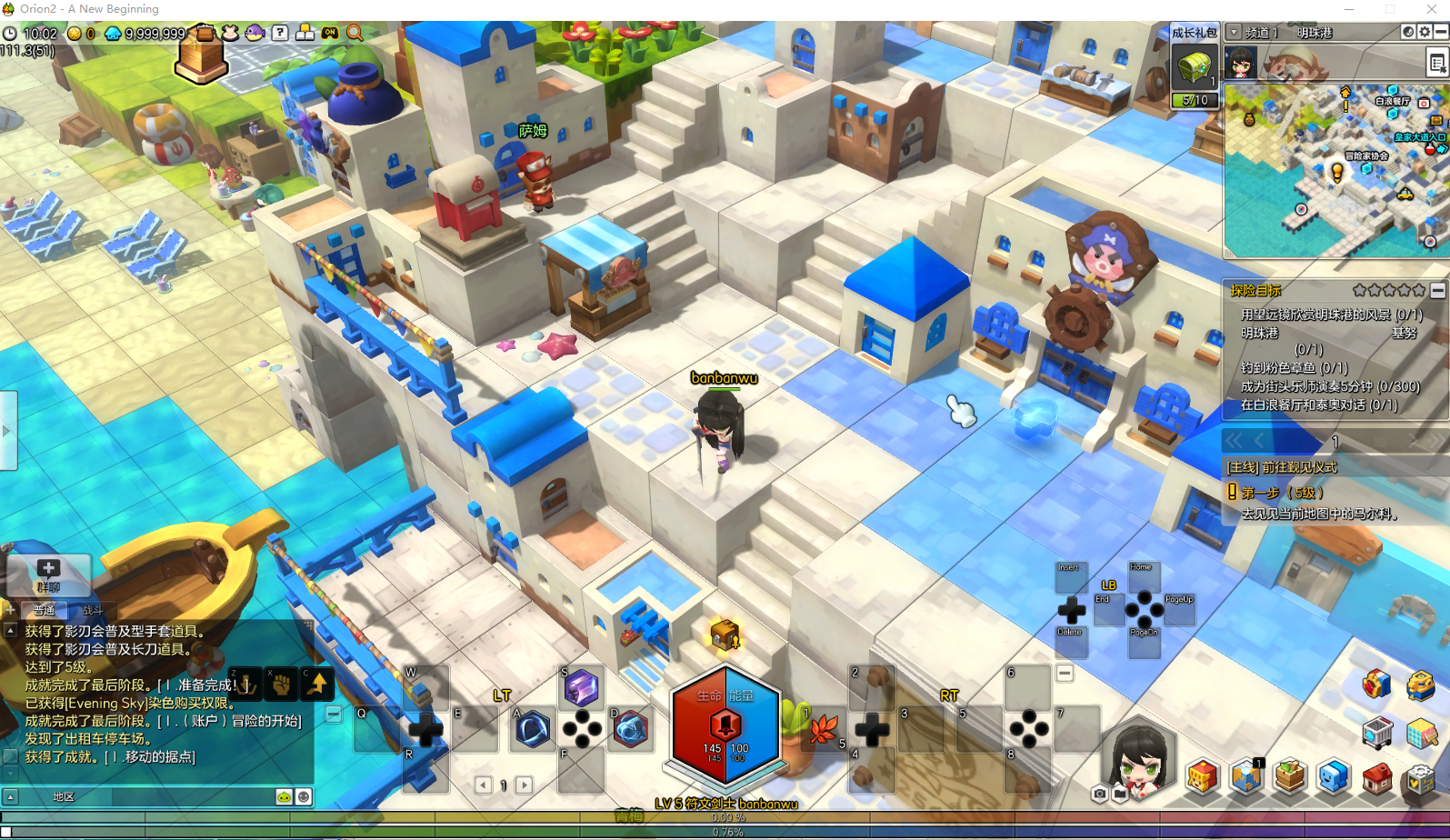Click the minimap of 明珠港

click(x=1335, y=171)
